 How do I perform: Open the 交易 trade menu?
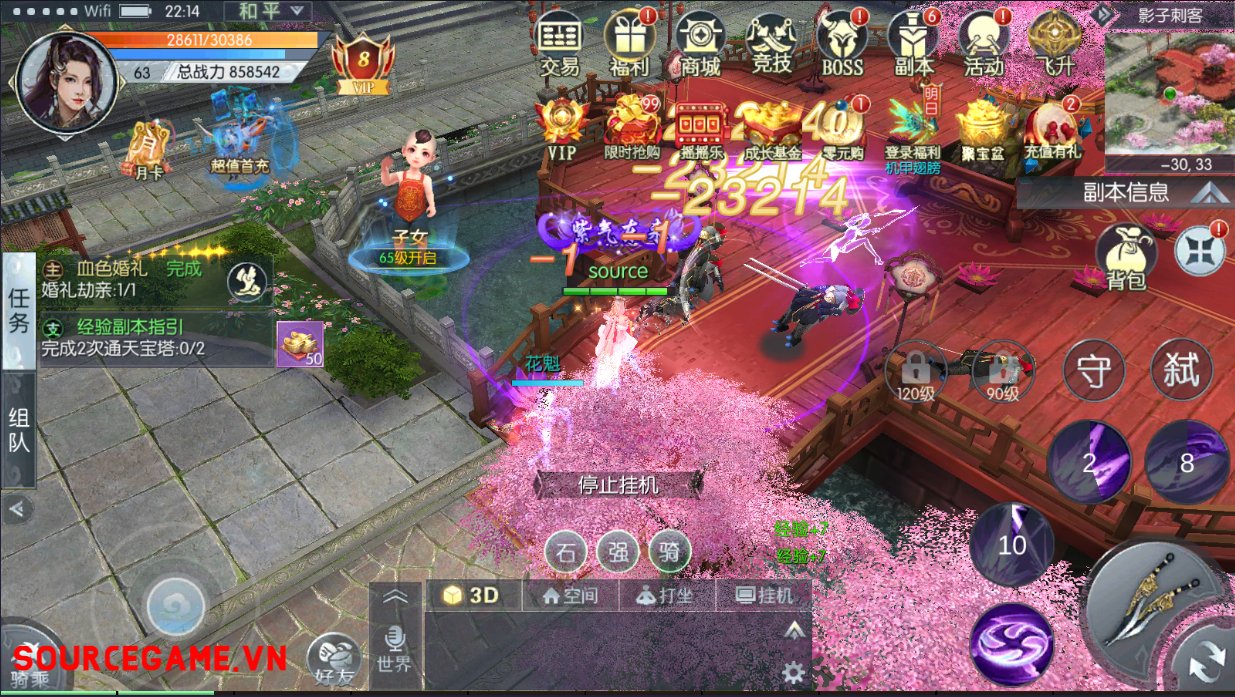coord(560,45)
